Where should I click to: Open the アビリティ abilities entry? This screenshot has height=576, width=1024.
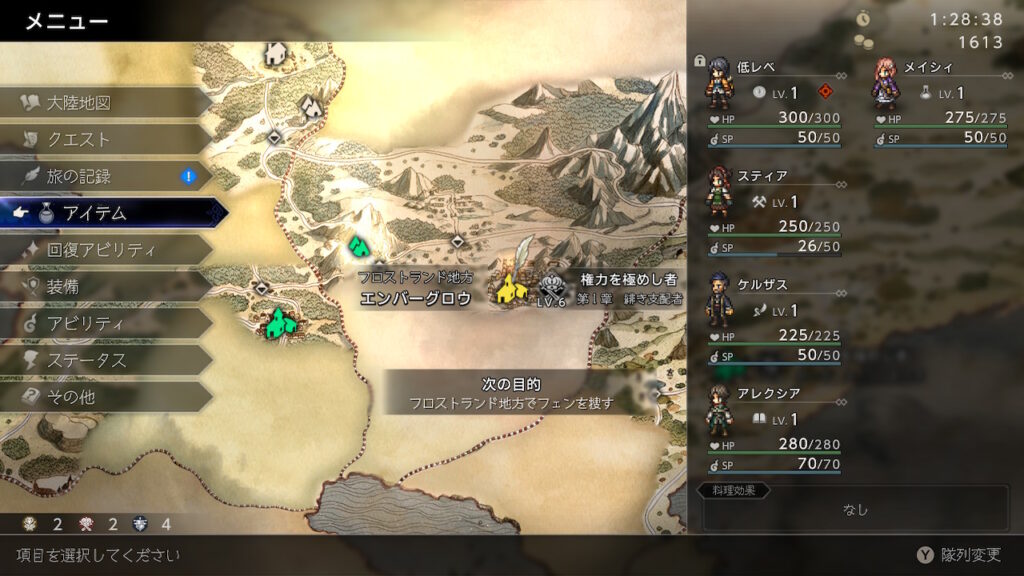tap(85, 323)
